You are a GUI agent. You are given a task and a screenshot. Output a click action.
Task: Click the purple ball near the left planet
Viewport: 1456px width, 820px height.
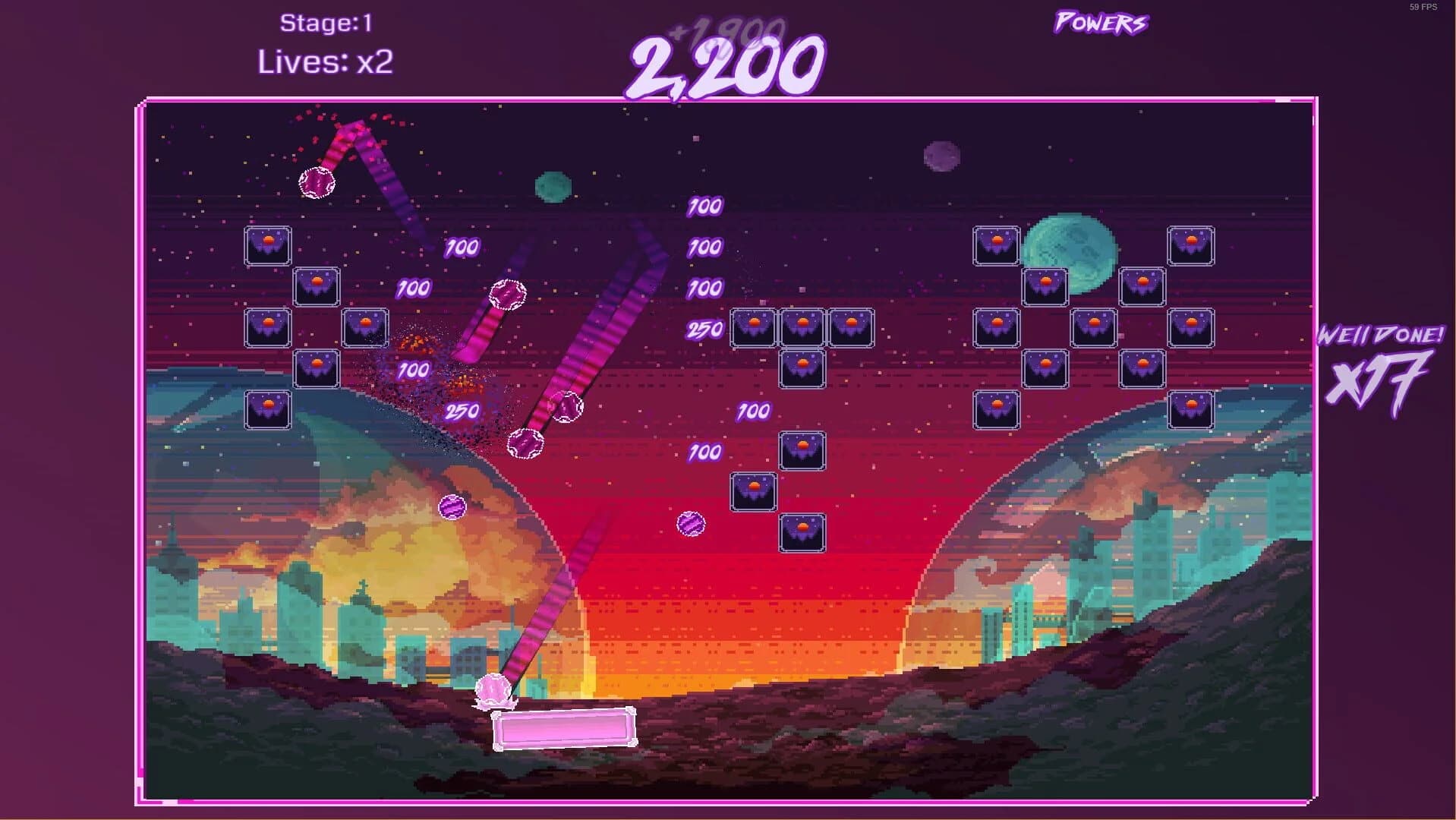point(453,507)
